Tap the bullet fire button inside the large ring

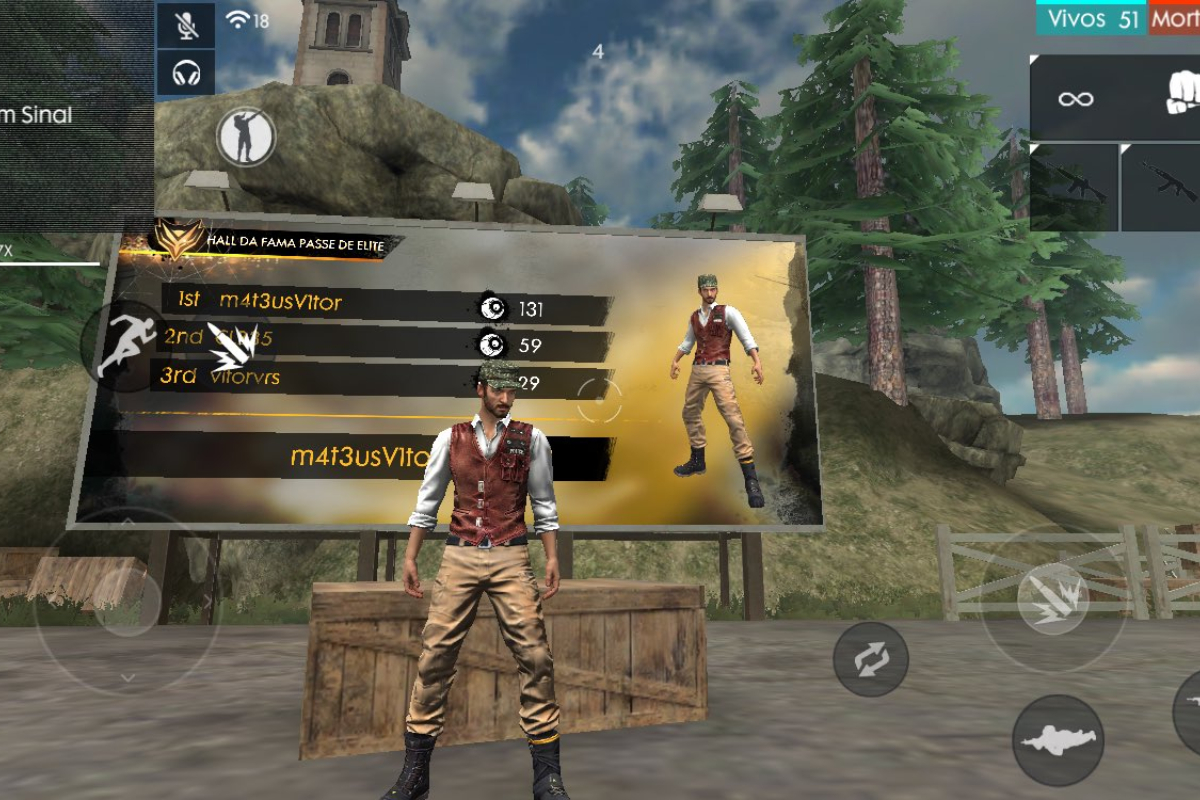1053,599
